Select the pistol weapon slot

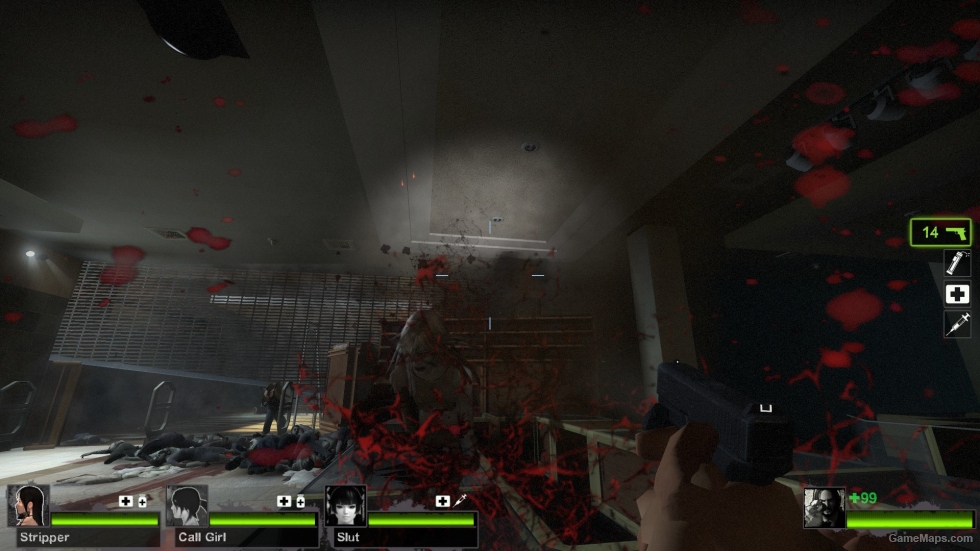(941, 232)
